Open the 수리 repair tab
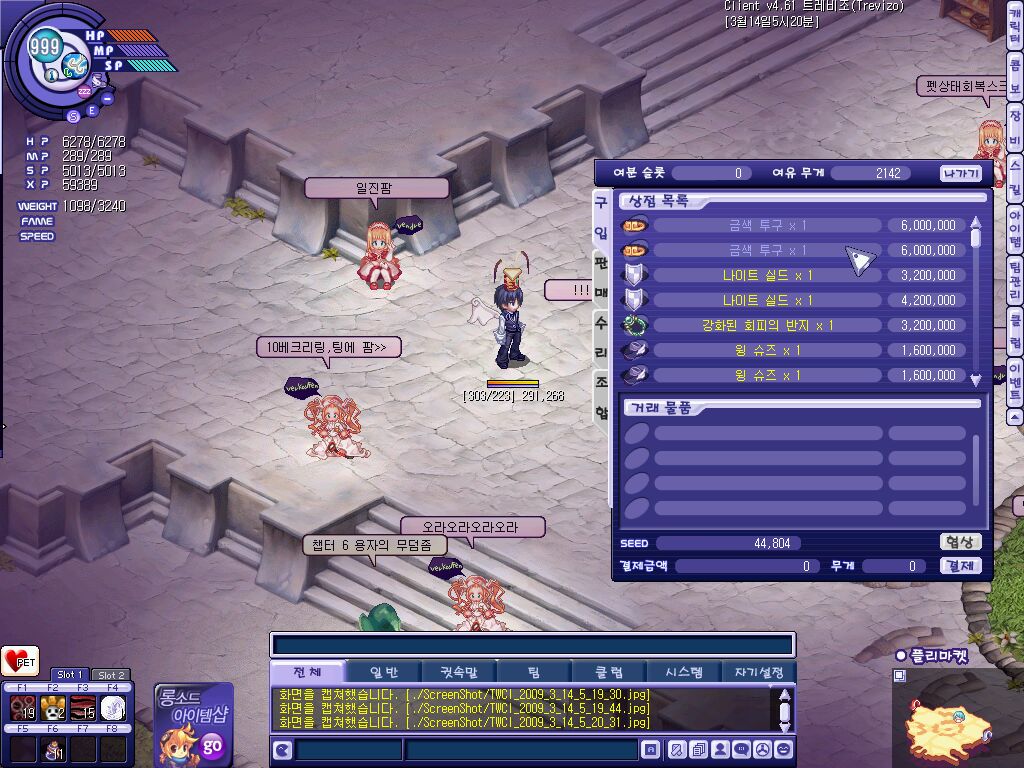The image size is (1024, 768). [x=601, y=336]
